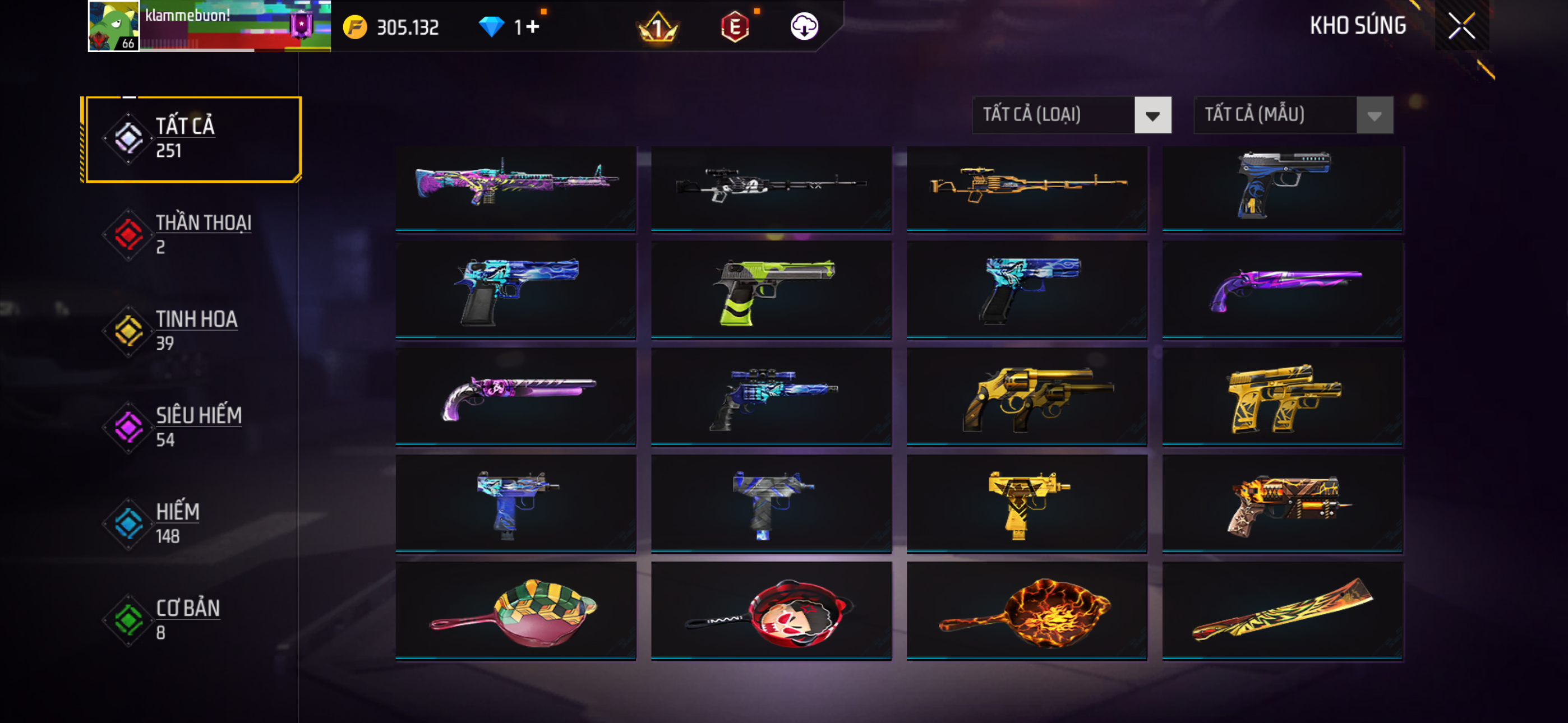
Task: Filter by the Hiếm rarity tab
Action: pyautogui.click(x=192, y=523)
